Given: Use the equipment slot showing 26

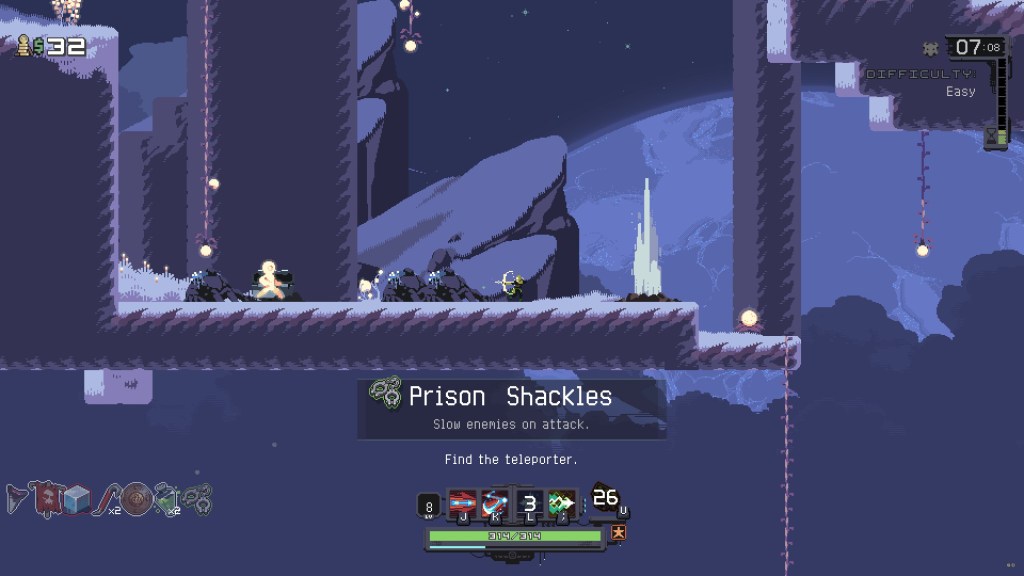Looking at the screenshot, I should click(606, 499).
